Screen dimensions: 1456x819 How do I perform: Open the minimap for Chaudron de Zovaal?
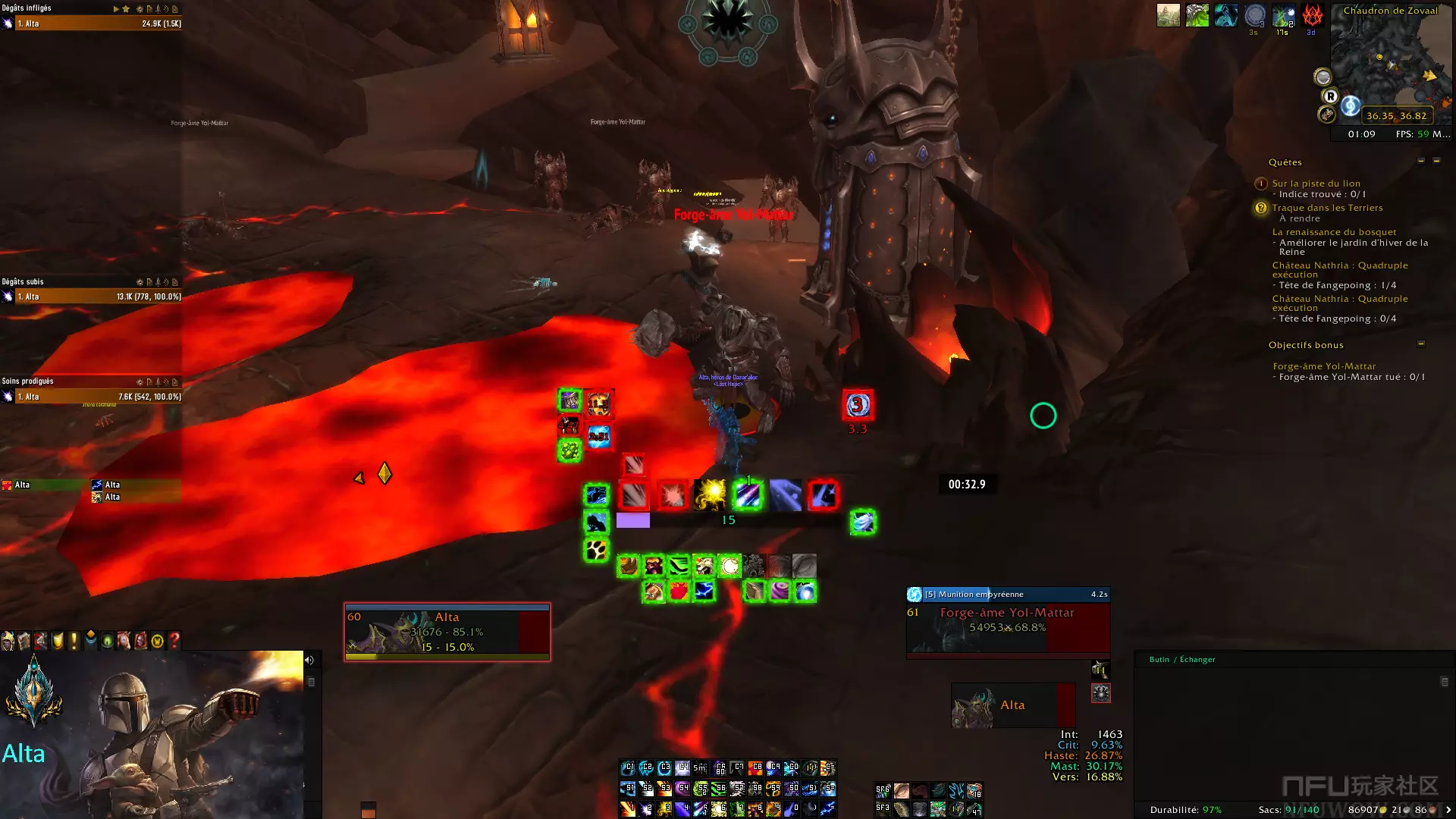tap(1392, 64)
